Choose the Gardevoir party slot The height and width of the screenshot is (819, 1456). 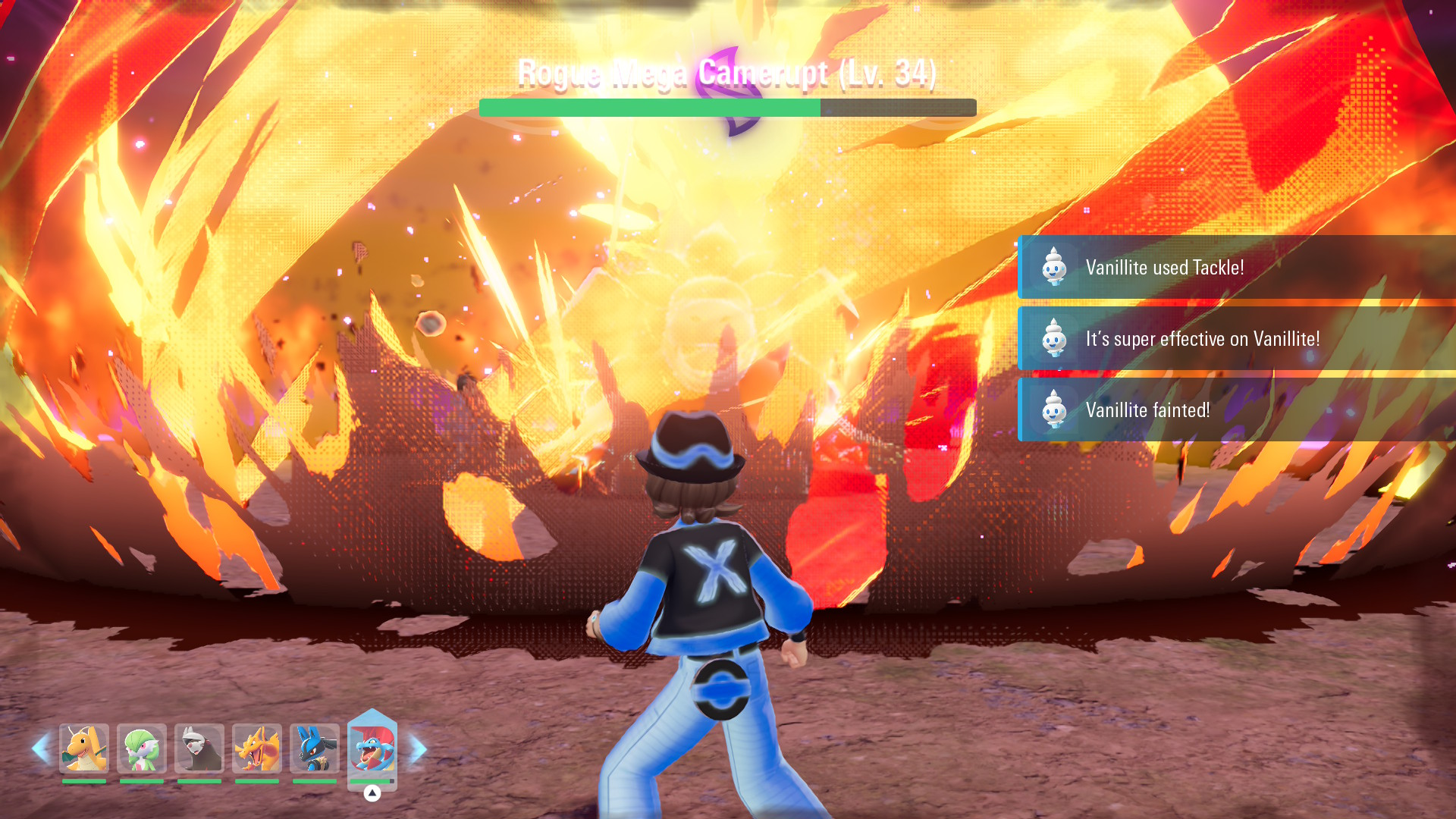pos(142,748)
